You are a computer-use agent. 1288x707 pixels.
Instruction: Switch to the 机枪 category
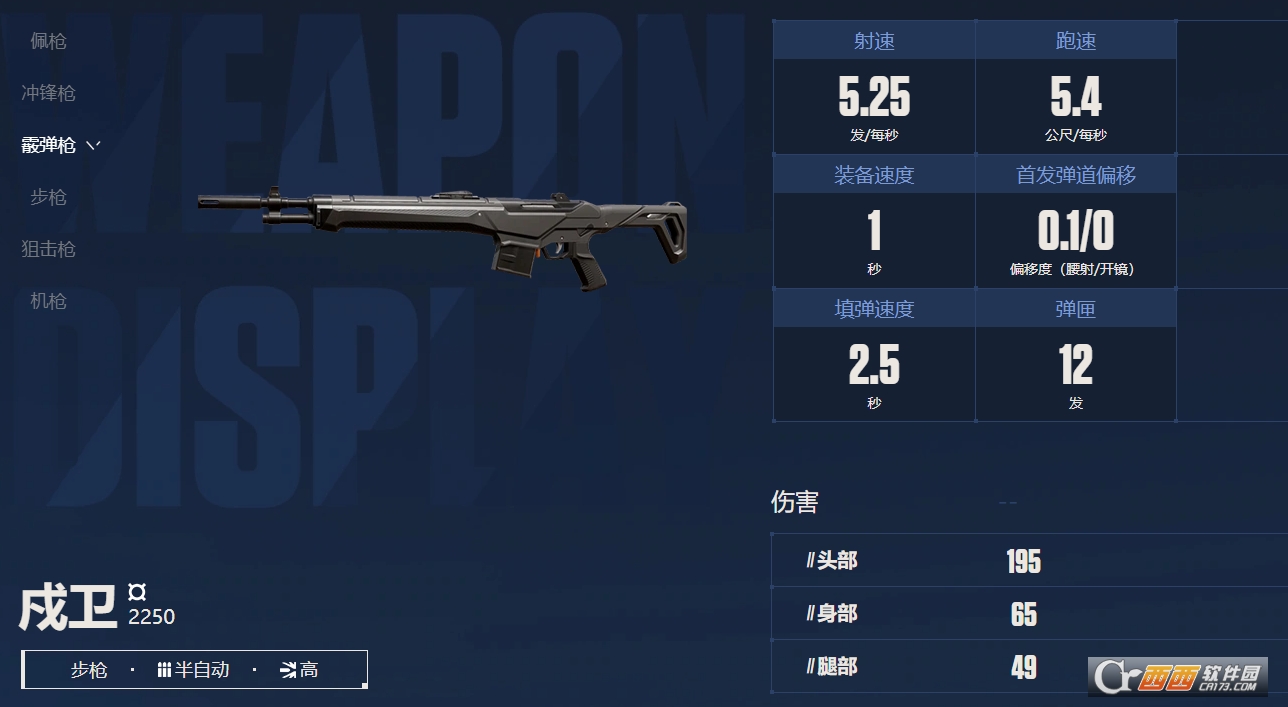(x=48, y=301)
